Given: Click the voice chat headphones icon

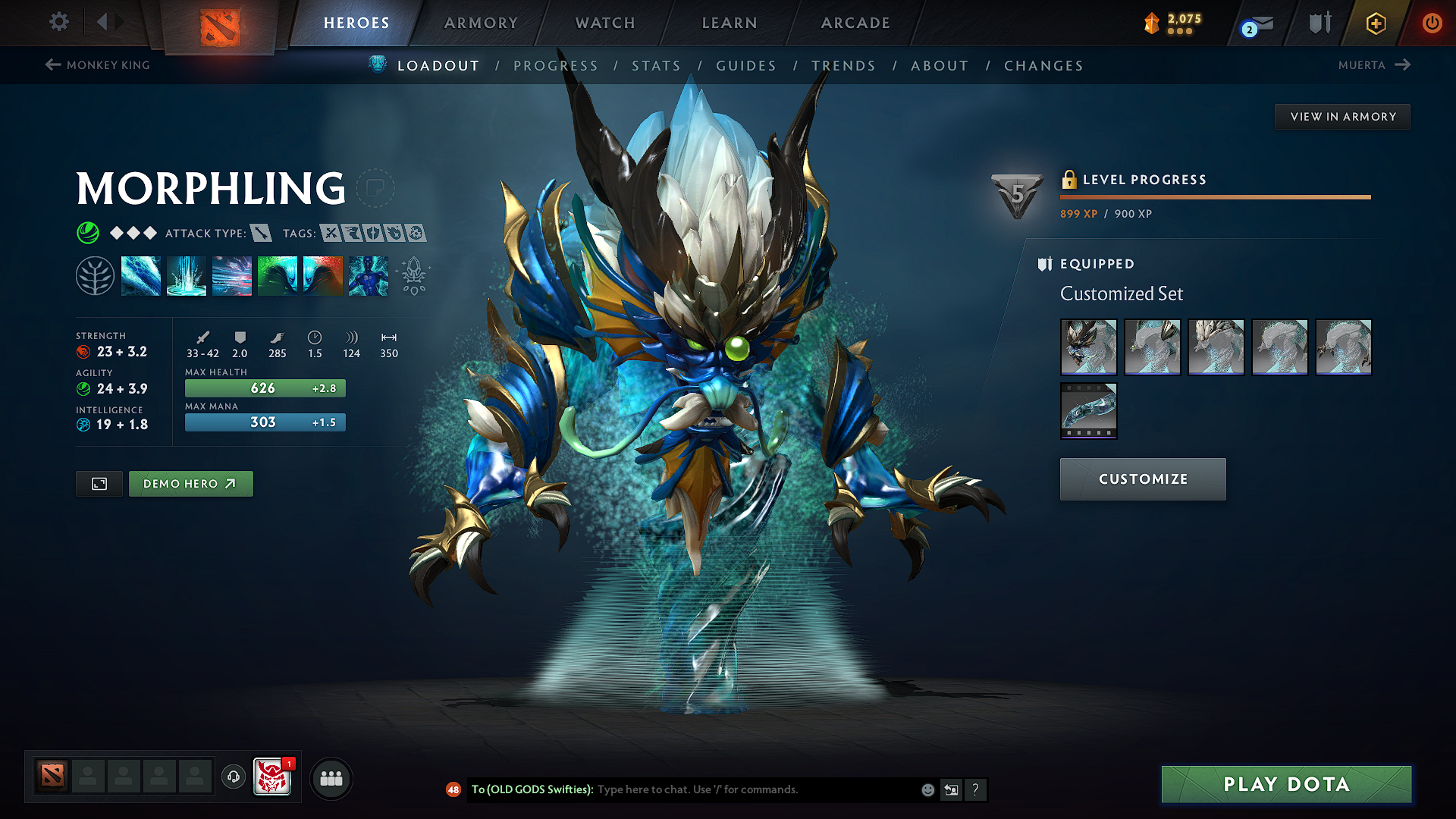Looking at the screenshot, I should click(233, 777).
